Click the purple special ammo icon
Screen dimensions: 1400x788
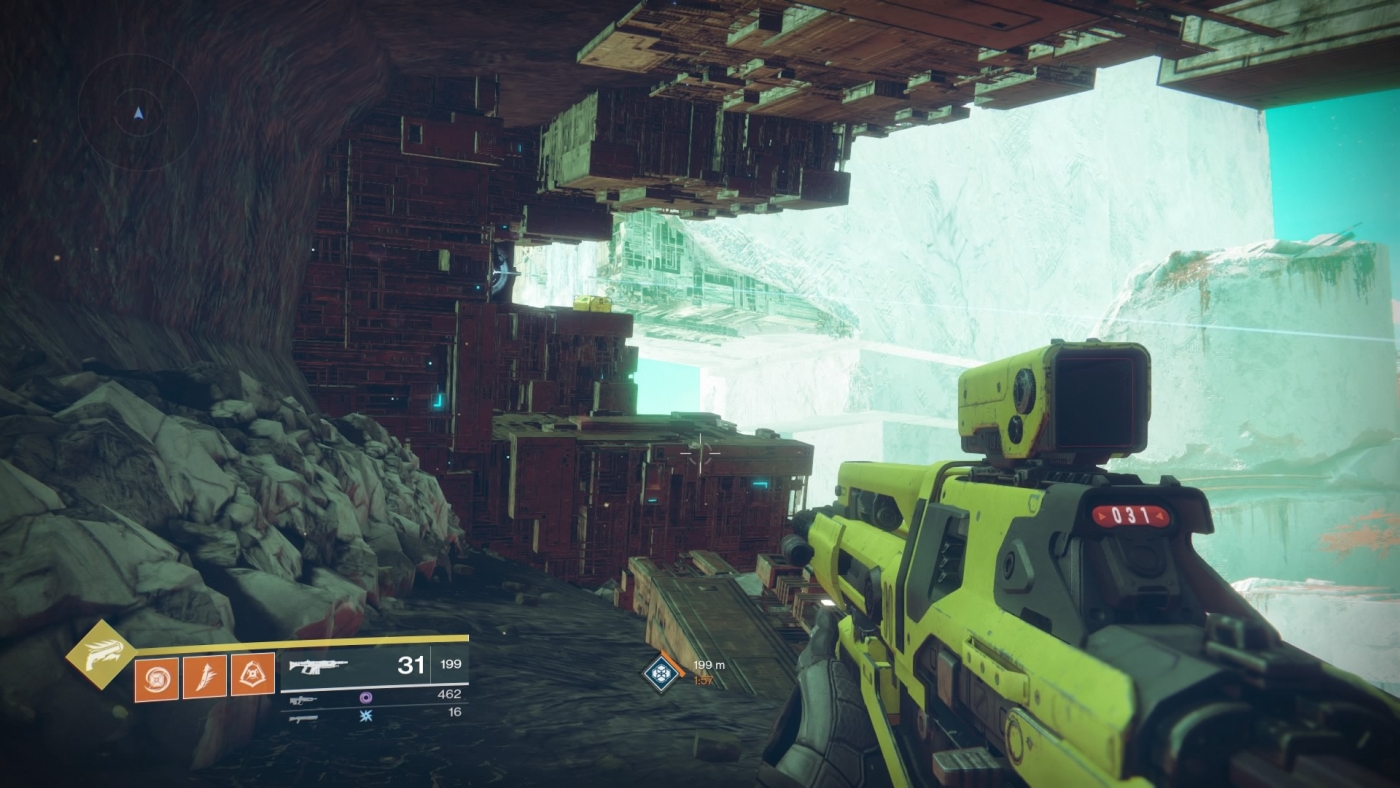(366, 699)
